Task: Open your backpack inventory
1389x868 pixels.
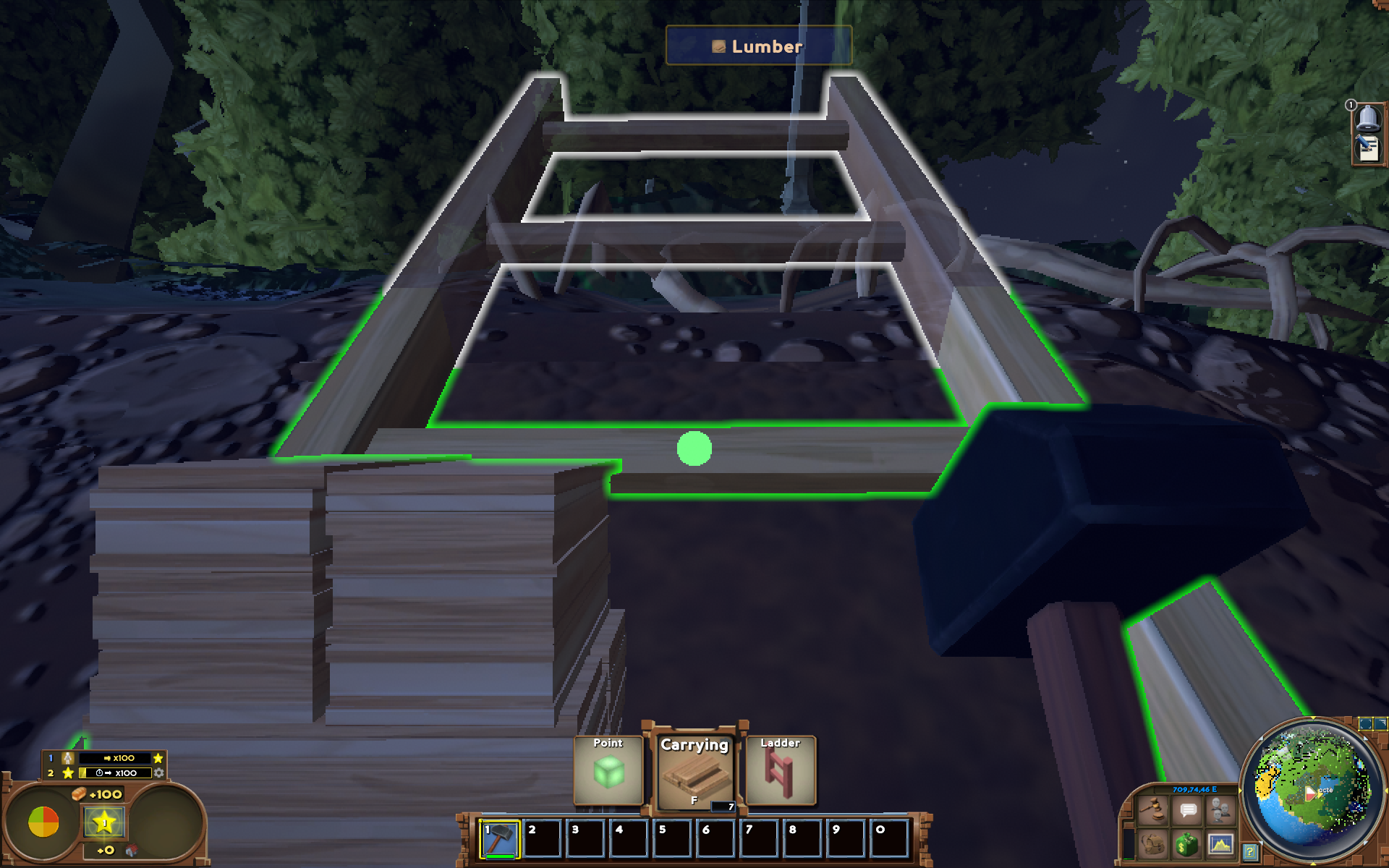Action: (x=1153, y=845)
